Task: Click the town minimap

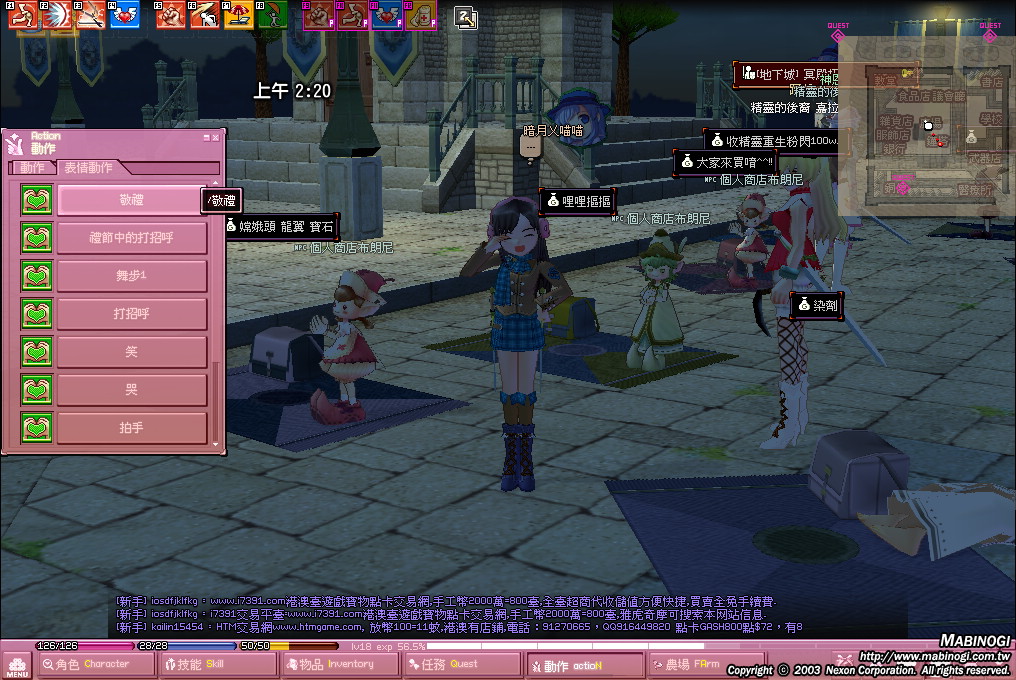Action: pos(927,130)
